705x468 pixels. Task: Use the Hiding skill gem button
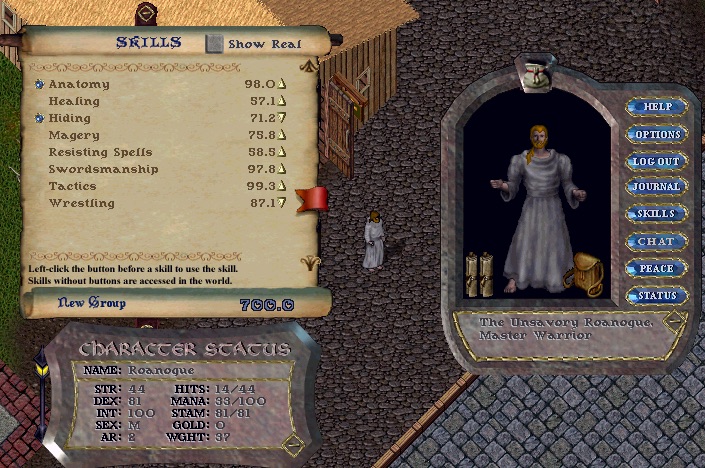click(x=40, y=119)
